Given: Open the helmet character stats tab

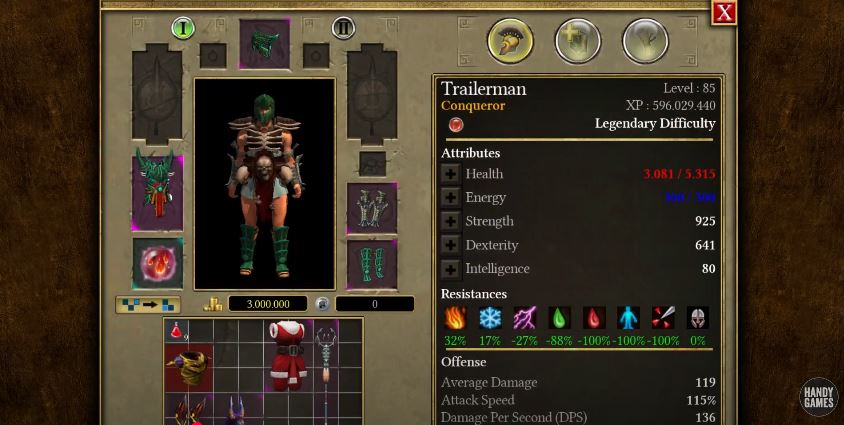Looking at the screenshot, I should (510, 42).
